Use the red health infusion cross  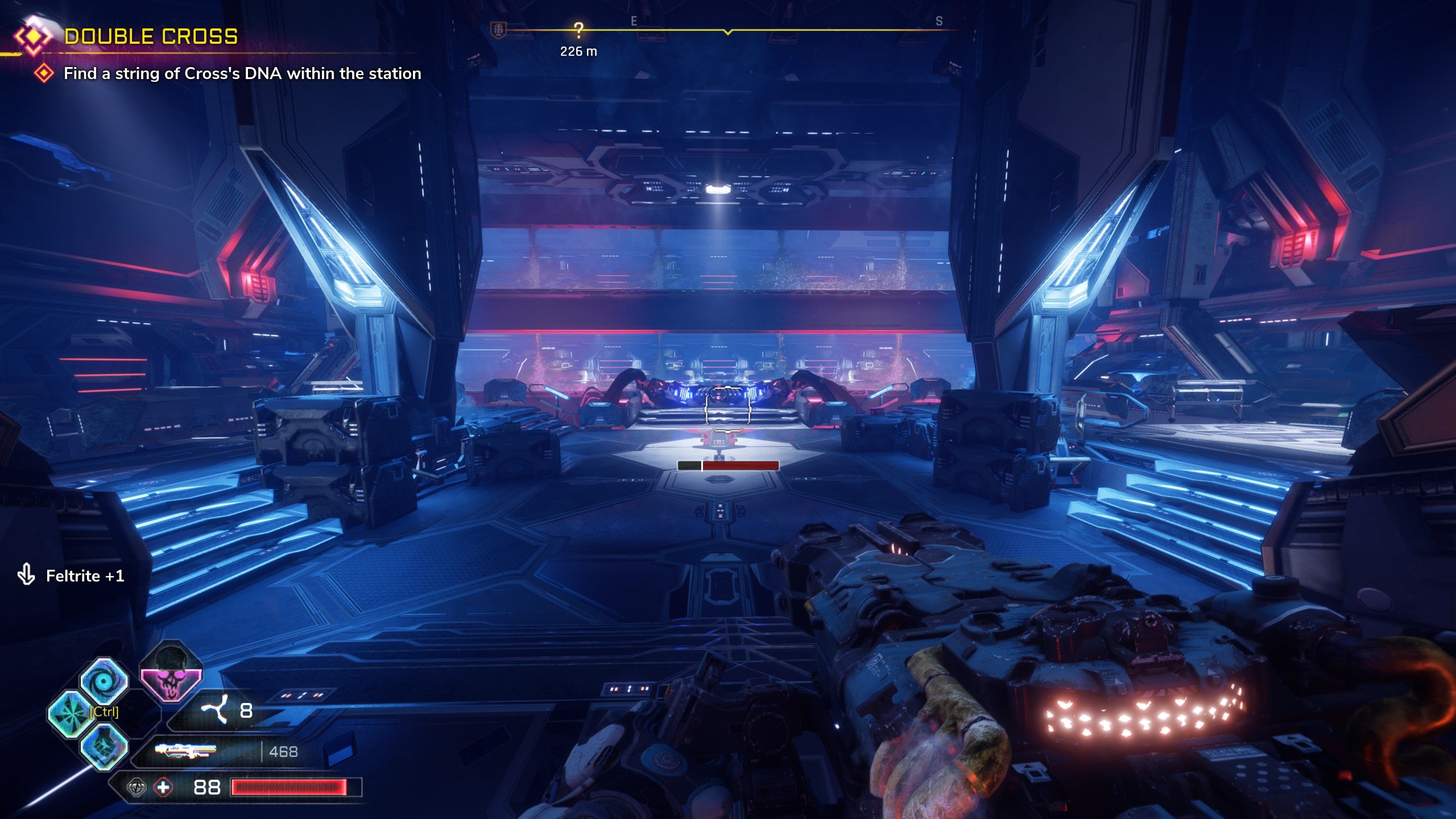[x=163, y=788]
